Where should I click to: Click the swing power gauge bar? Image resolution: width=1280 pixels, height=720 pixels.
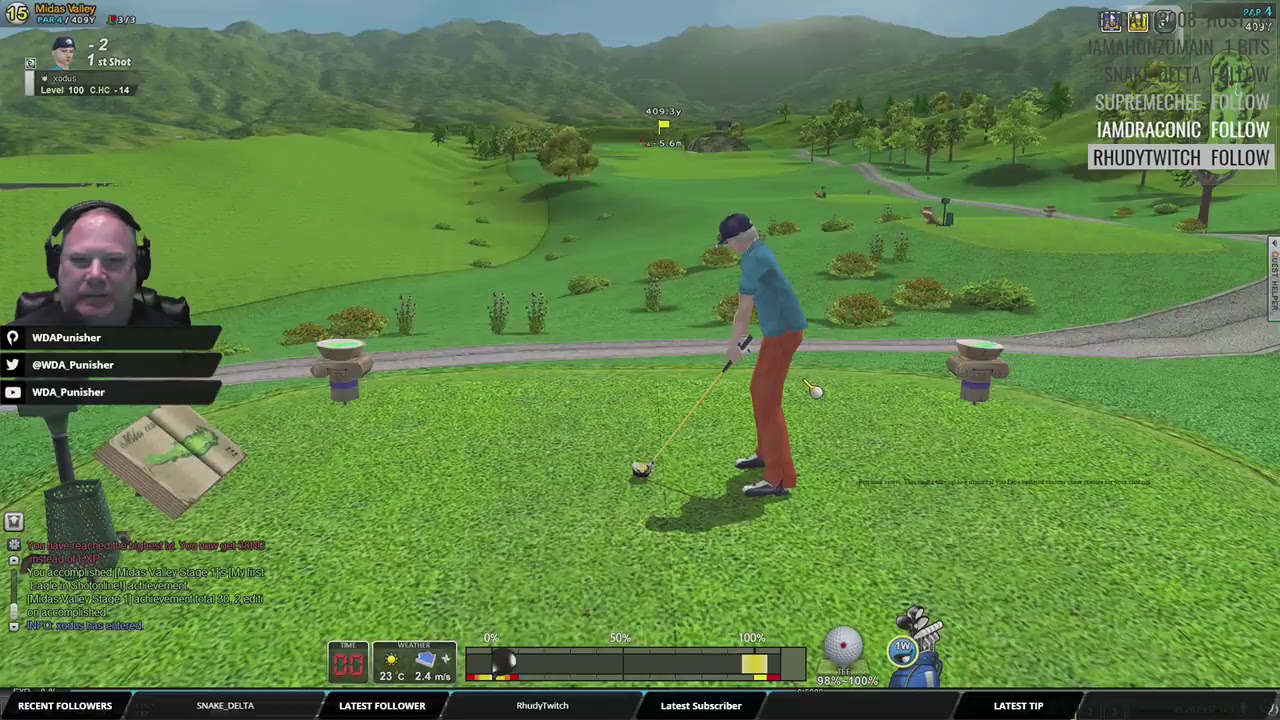coord(635,663)
